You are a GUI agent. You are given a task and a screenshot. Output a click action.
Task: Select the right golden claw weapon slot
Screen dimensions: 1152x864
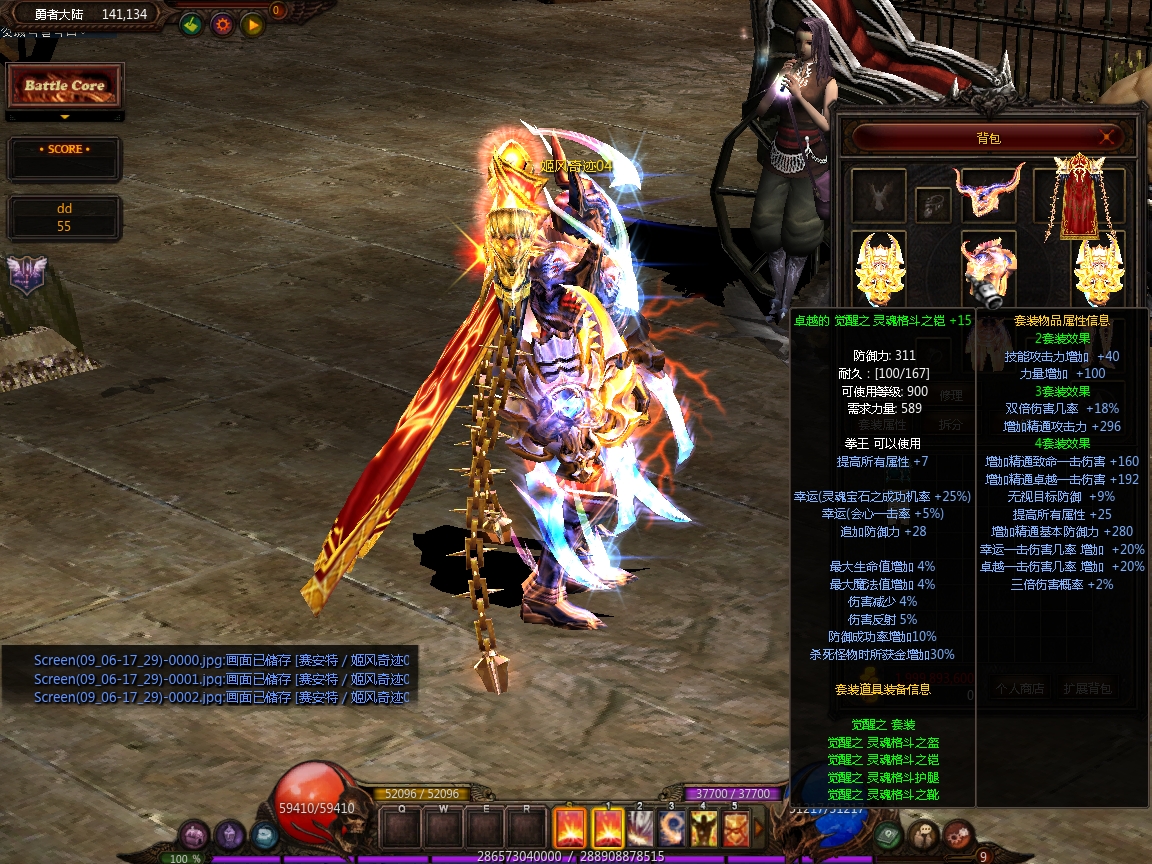click(x=1097, y=268)
